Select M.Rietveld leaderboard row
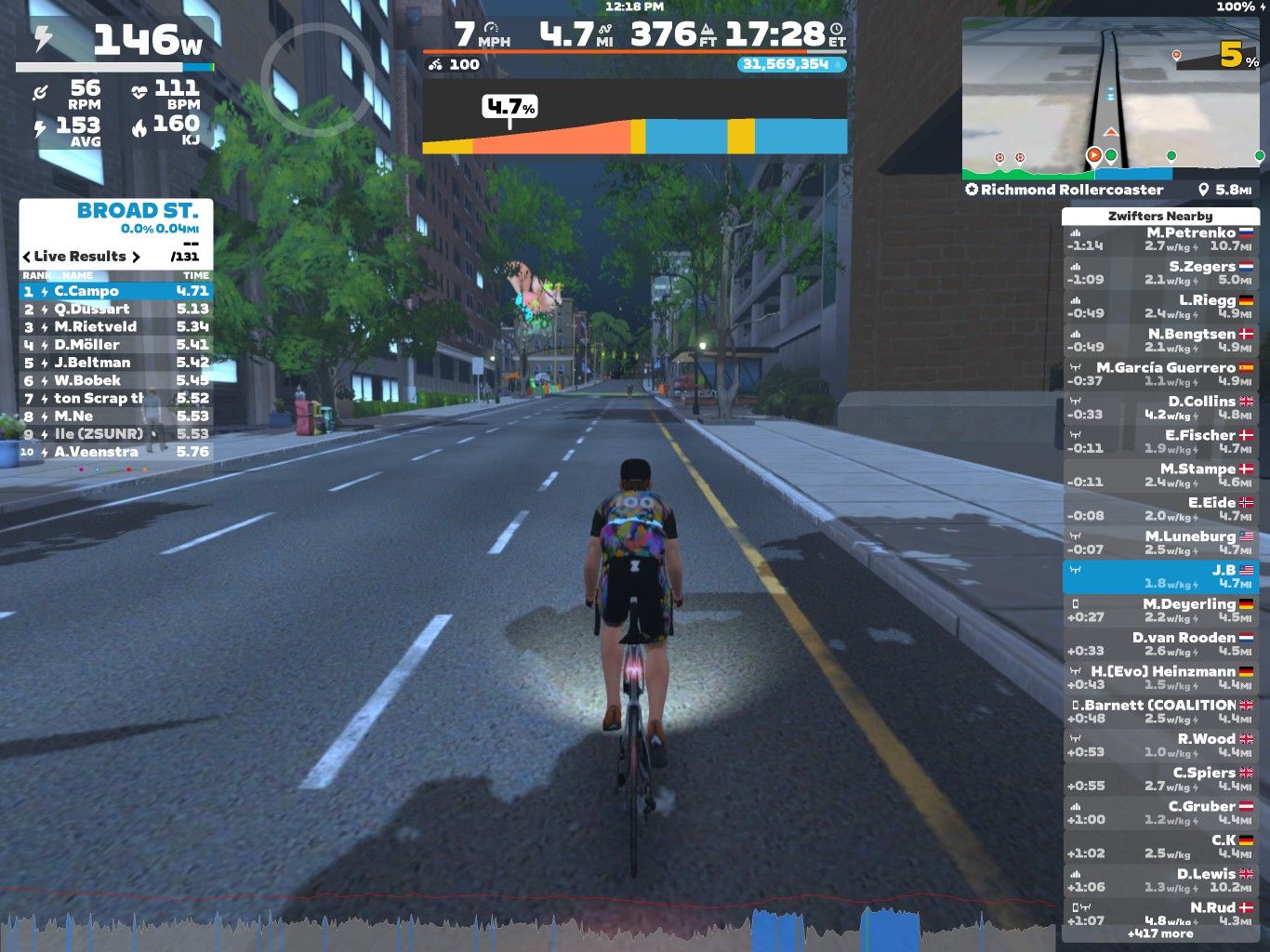 pos(116,326)
